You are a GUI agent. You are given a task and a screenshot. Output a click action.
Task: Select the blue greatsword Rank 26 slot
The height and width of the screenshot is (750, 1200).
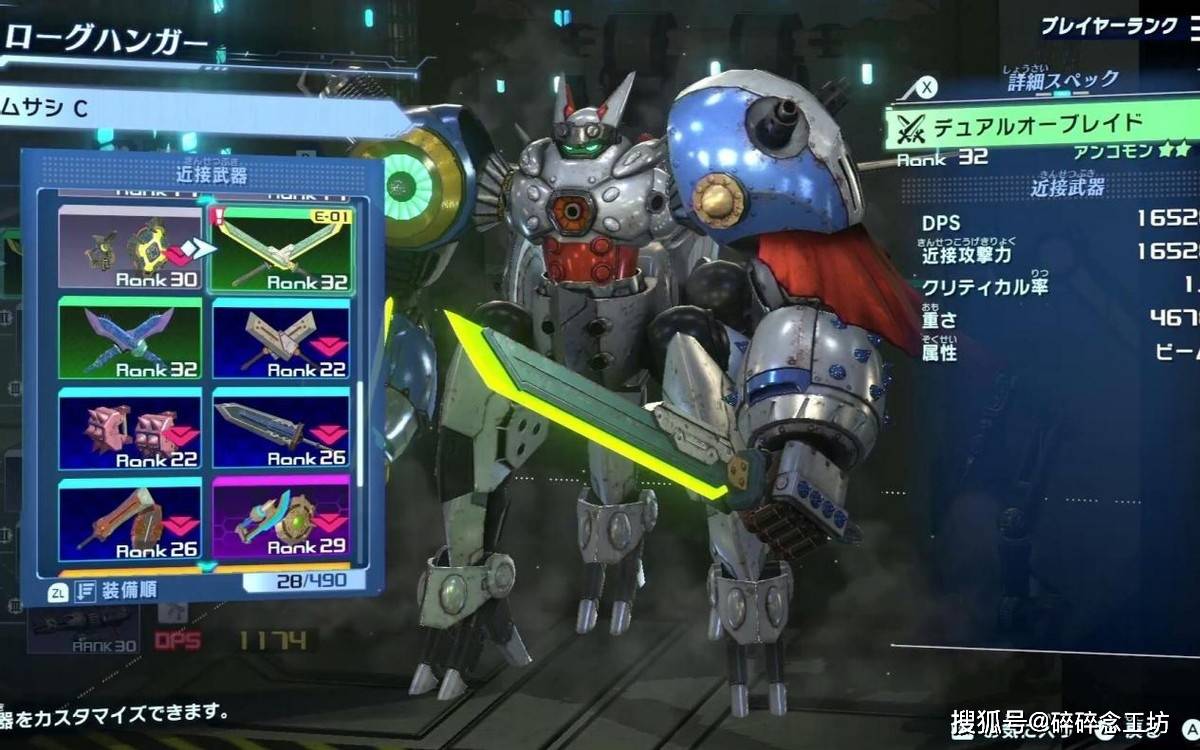(x=281, y=428)
